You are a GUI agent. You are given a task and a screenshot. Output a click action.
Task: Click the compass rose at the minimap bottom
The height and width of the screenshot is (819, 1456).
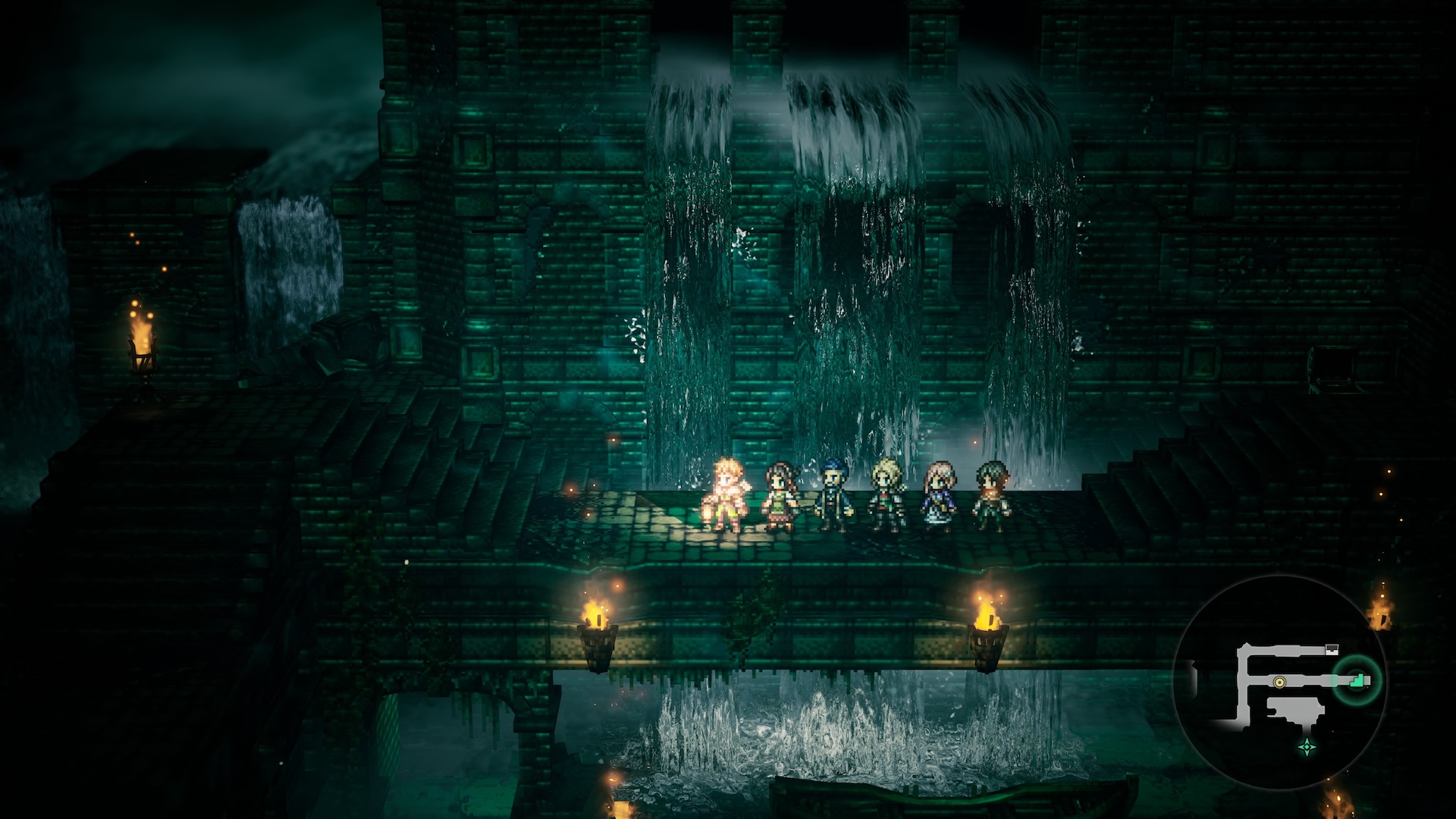1307,746
